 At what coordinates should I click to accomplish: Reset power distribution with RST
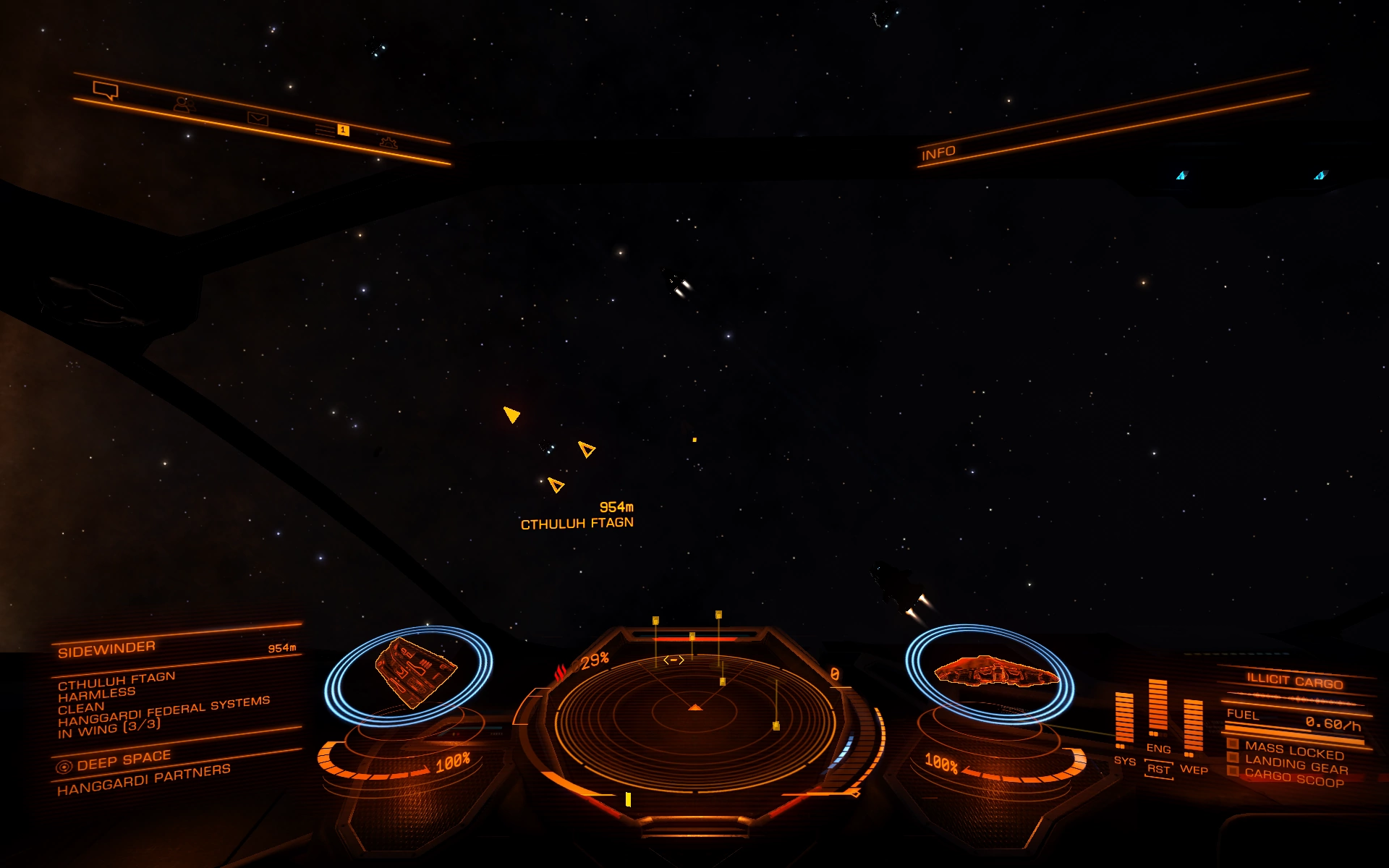coord(1158,769)
